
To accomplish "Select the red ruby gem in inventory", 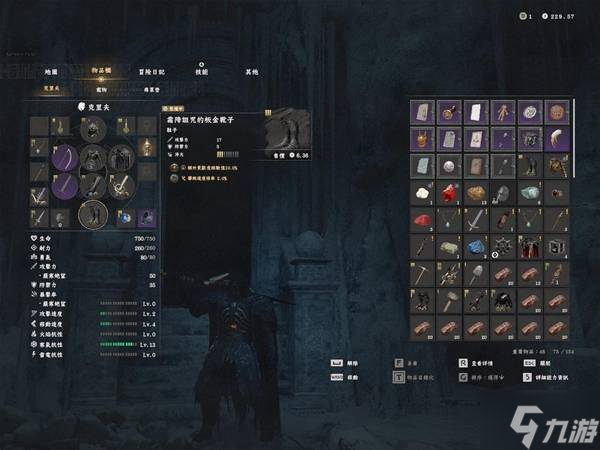I will pyautogui.click(x=450, y=192).
